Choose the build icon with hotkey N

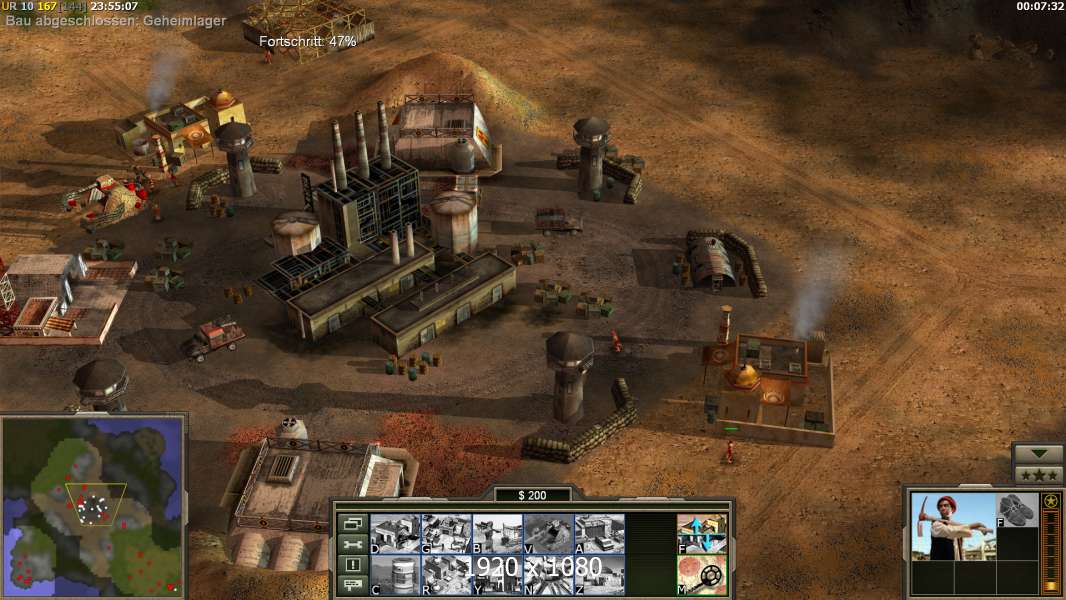[x=548, y=574]
